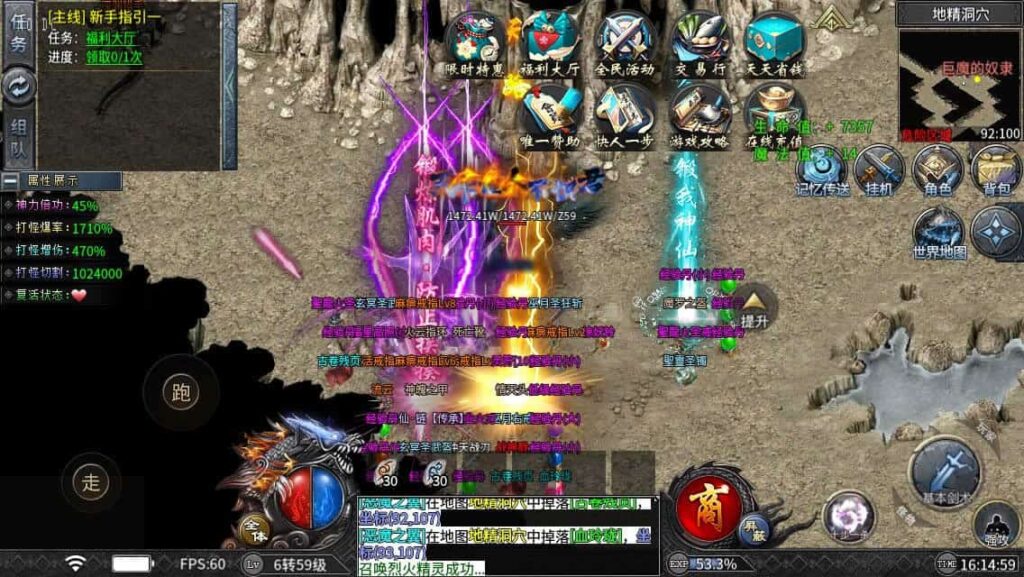Toggle 挂机 auto-battle
This screenshot has width=1024, height=577.
[880, 168]
